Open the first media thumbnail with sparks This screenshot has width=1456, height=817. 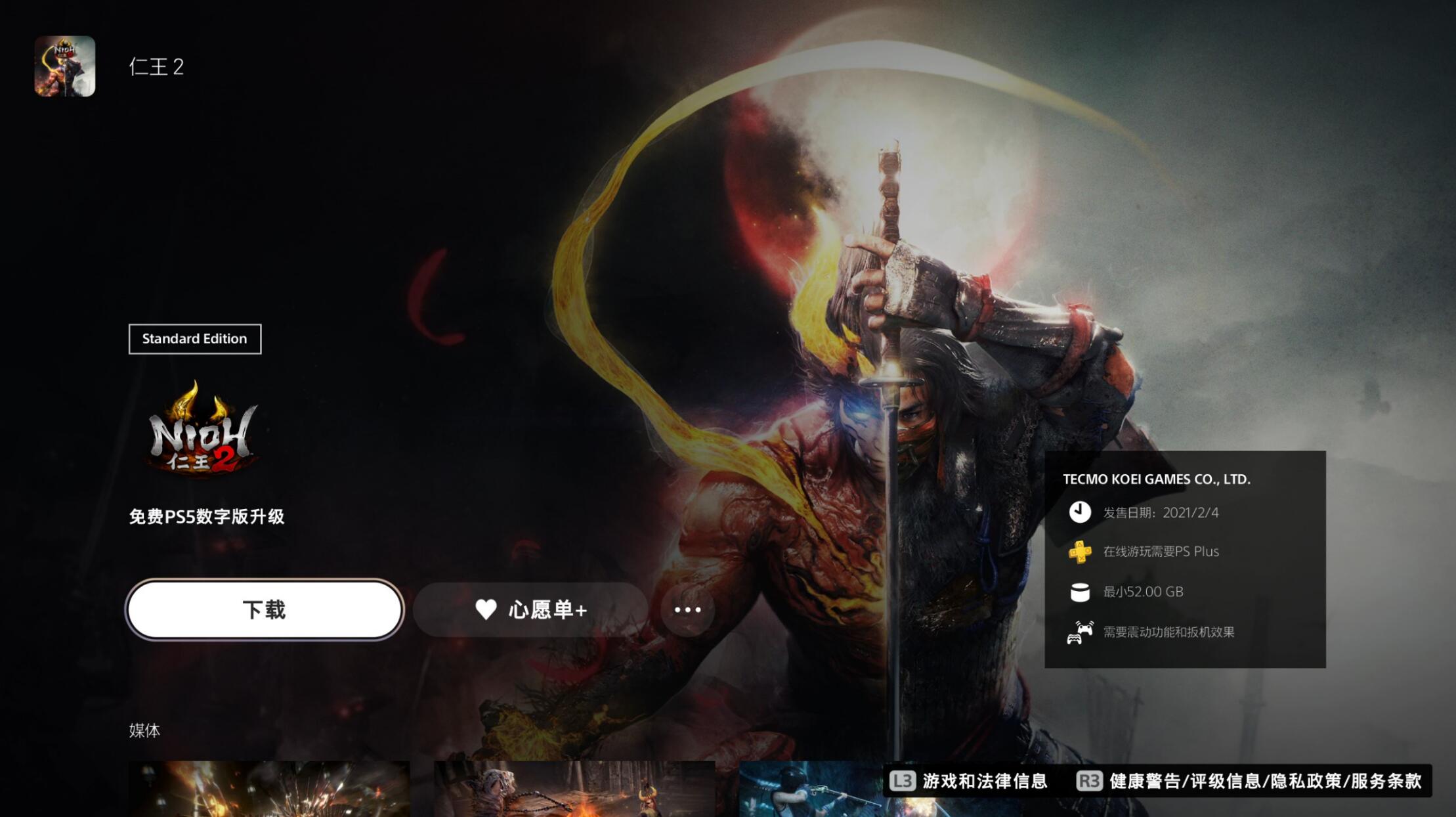tap(269, 788)
